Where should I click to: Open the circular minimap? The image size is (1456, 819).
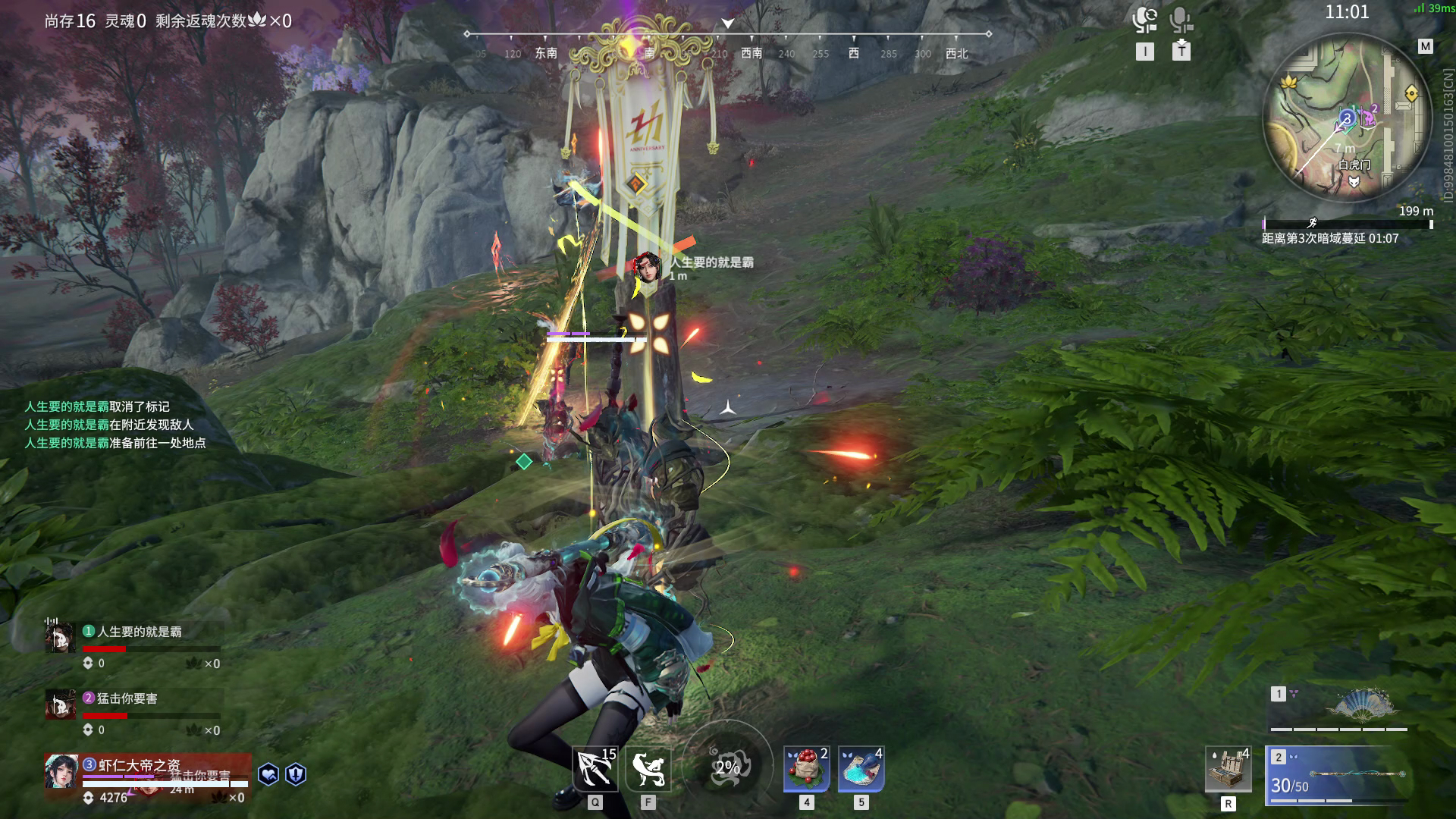pyautogui.click(x=1347, y=120)
